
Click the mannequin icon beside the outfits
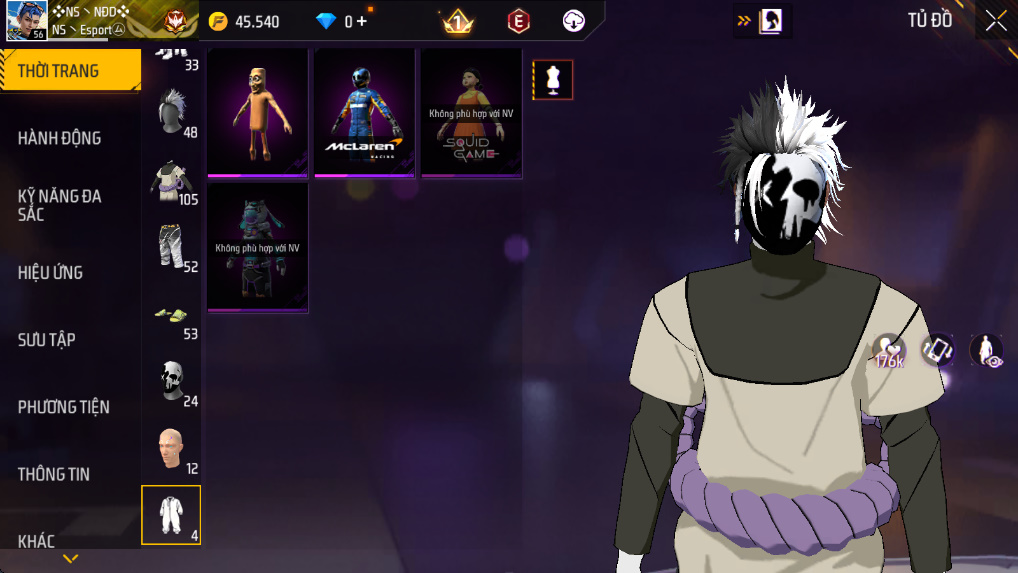[x=553, y=80]
